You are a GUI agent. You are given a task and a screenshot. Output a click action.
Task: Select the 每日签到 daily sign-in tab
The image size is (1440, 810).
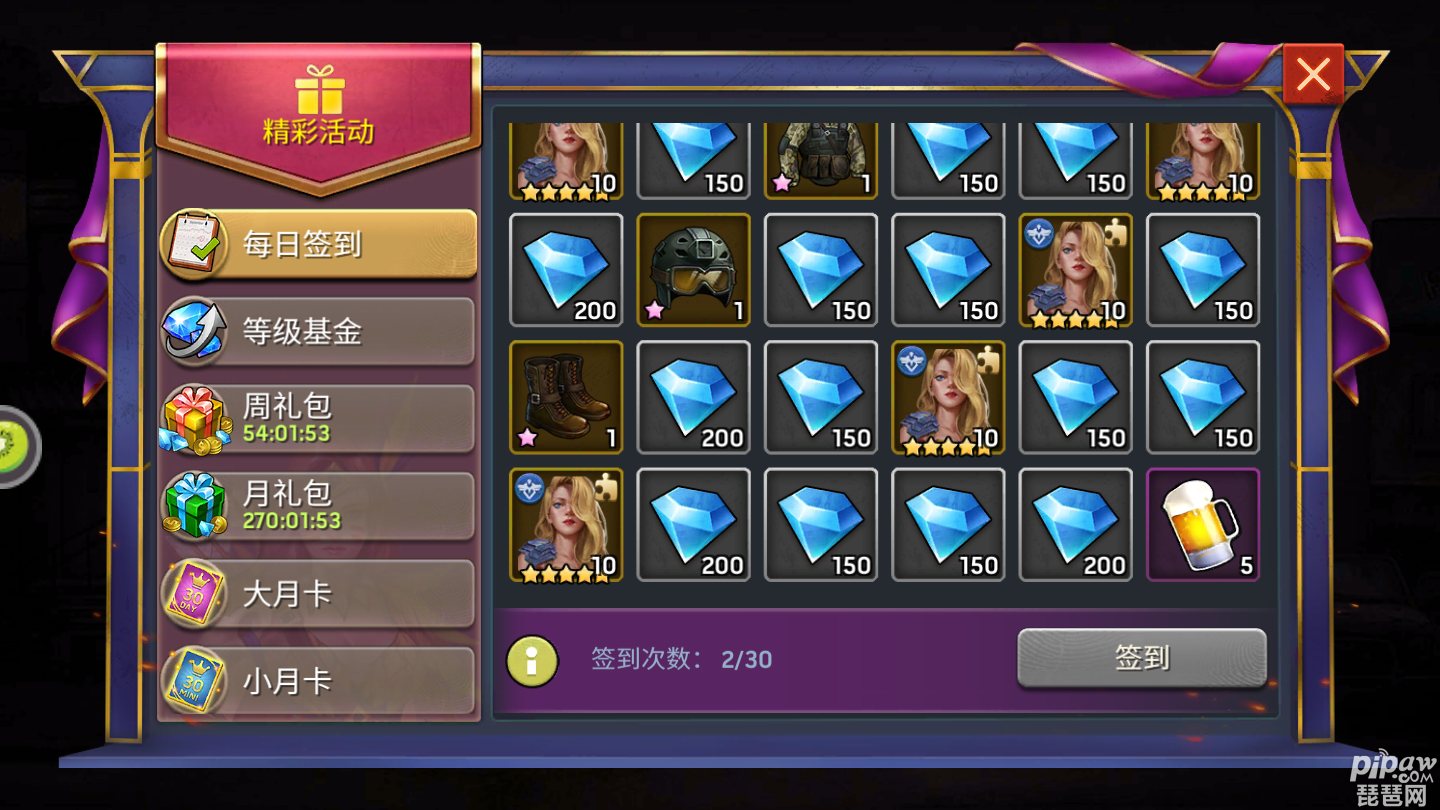coord(318,244)
